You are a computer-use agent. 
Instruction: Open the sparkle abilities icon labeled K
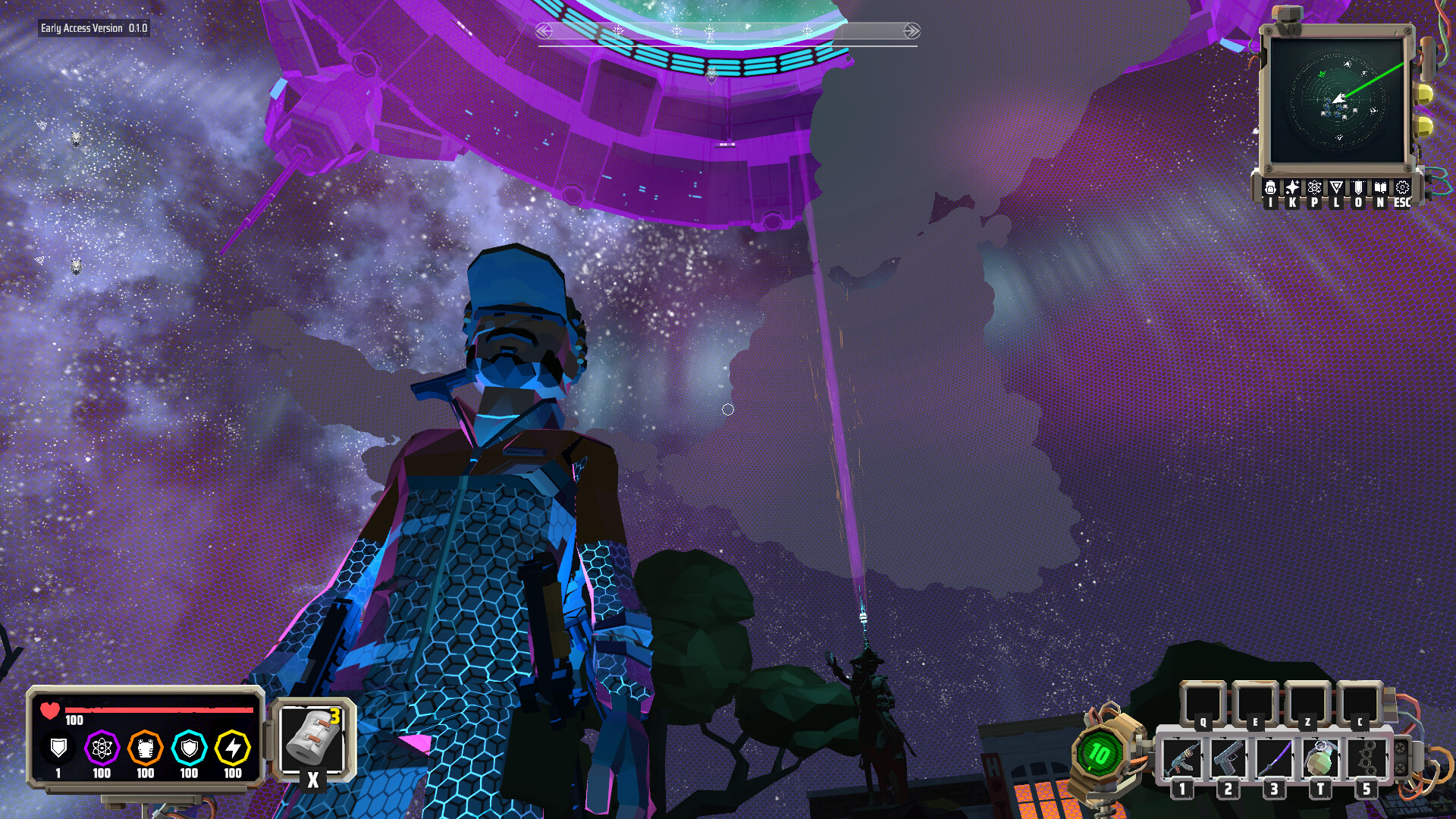click(x=1292, y=188)
